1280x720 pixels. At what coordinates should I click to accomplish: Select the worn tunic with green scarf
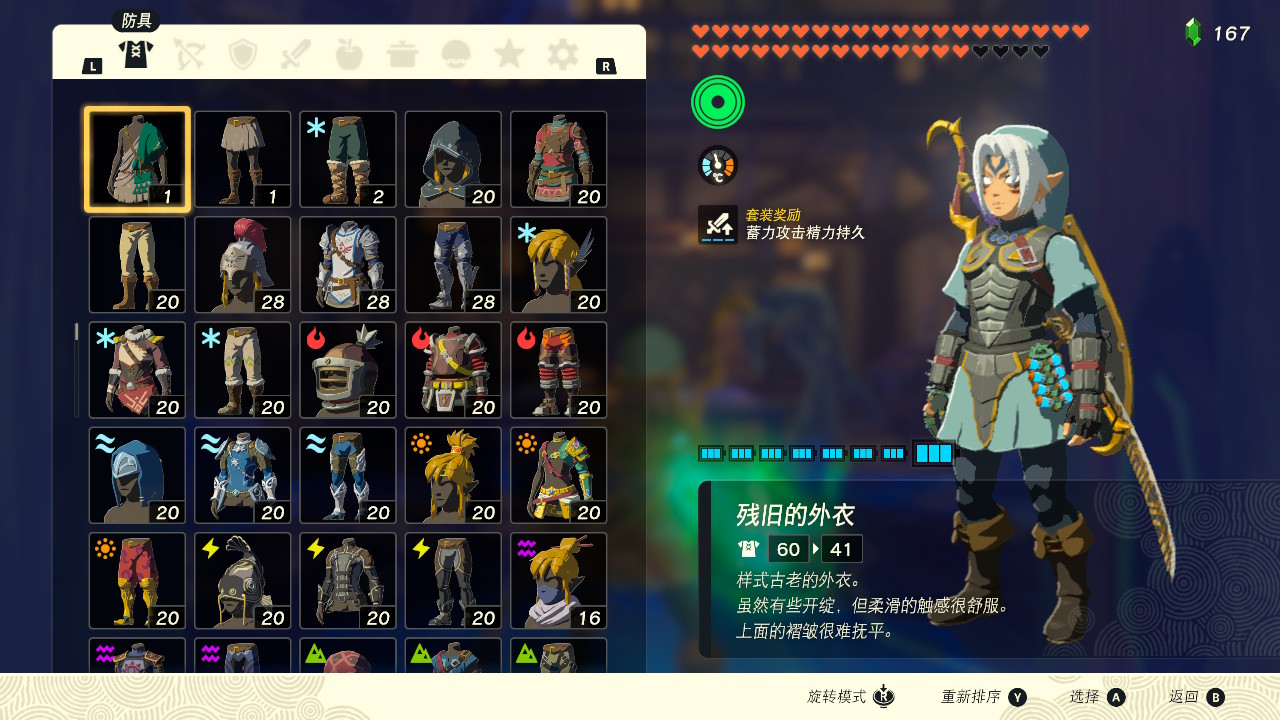tap(138, 159)
